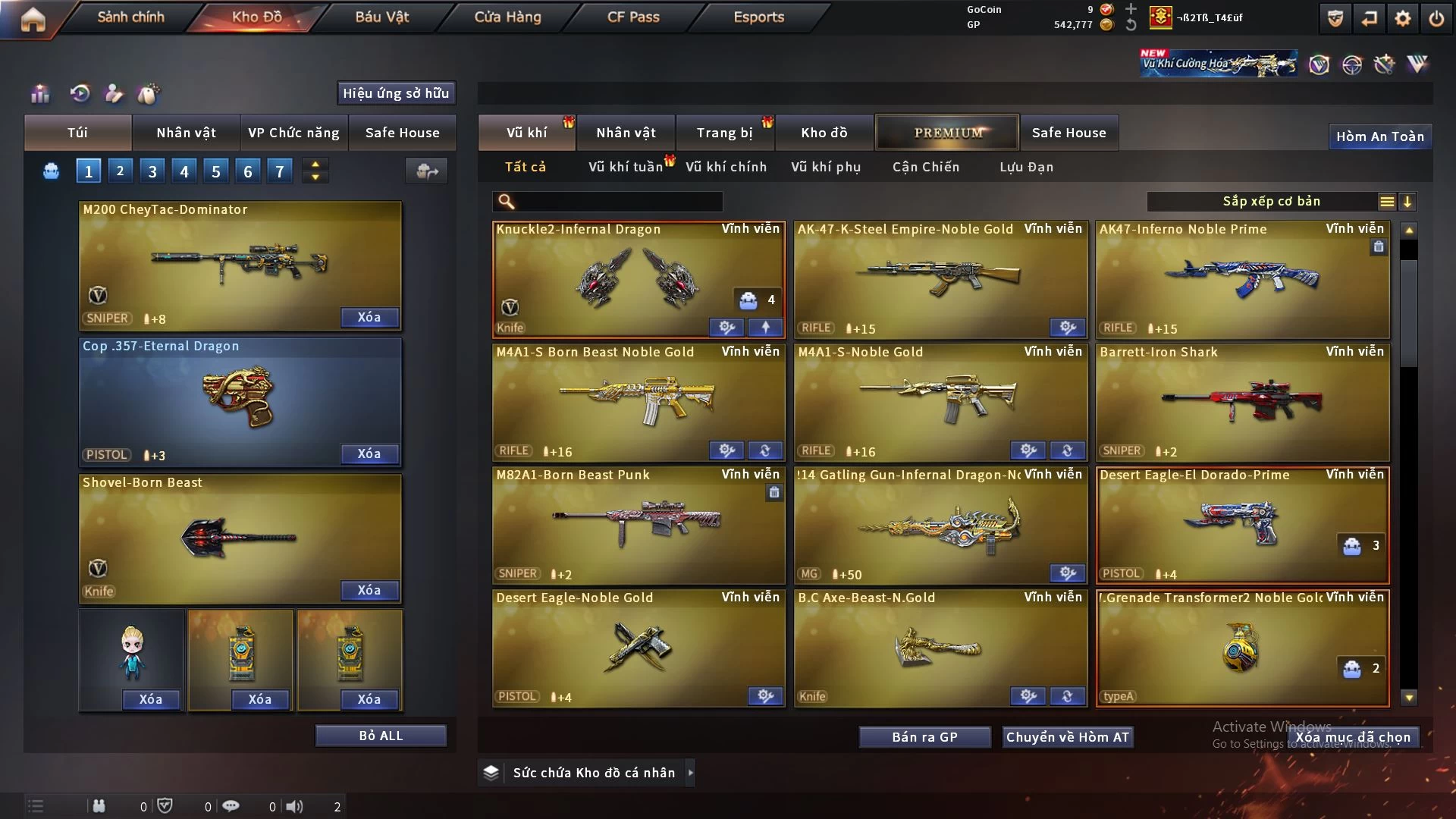Select bag number 3
Screen dimensions: 1456x819
coord(152,171)
